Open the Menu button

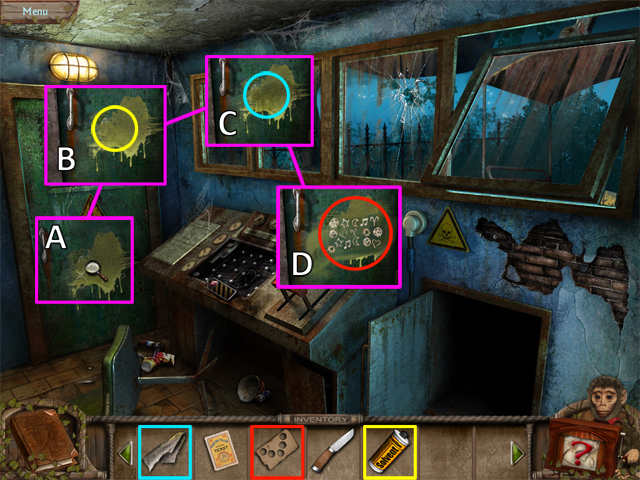click(35, 10)
